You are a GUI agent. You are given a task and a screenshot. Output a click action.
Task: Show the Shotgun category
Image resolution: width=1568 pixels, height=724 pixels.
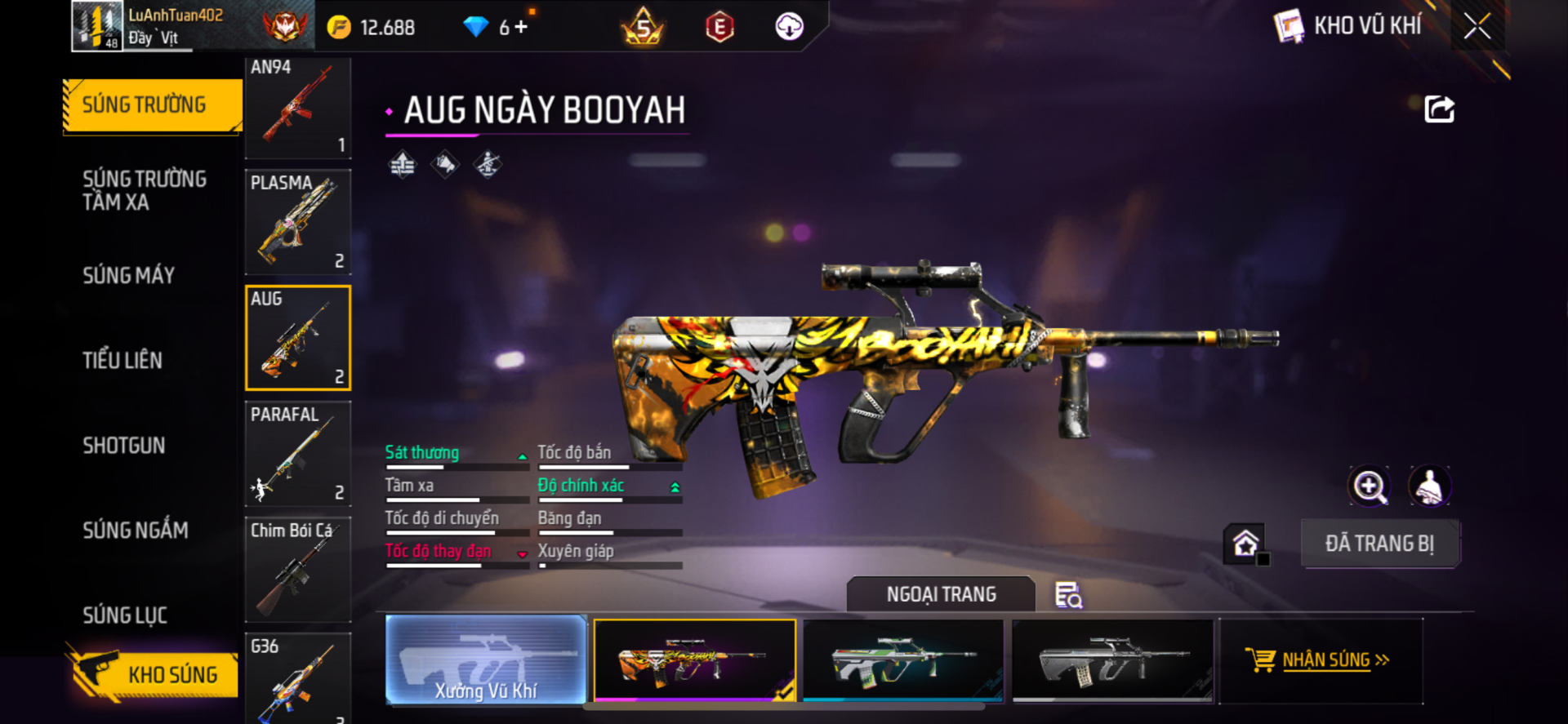(x=124, y=445)
